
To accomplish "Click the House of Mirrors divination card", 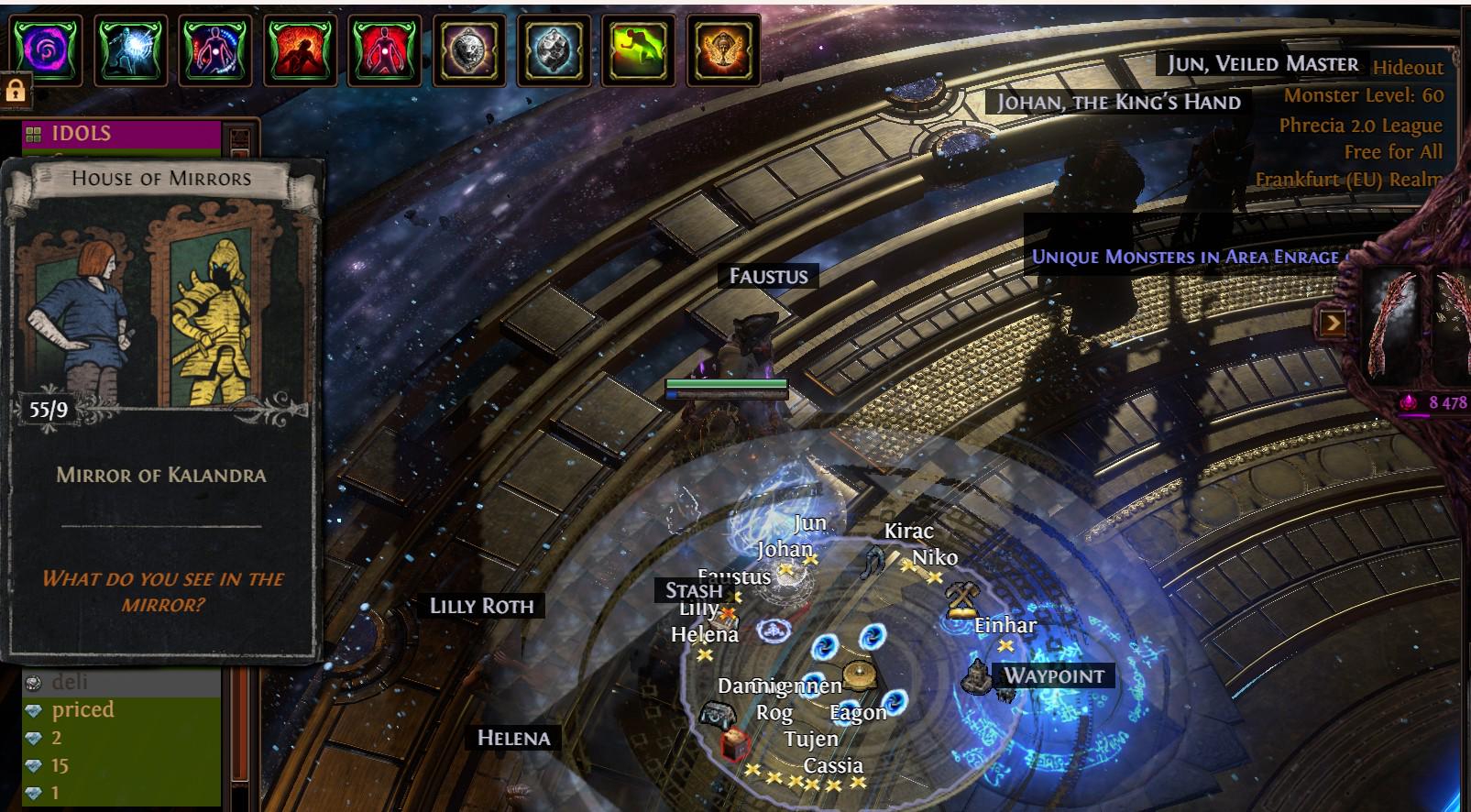I will pyautogui.click(x=161, y=408).
